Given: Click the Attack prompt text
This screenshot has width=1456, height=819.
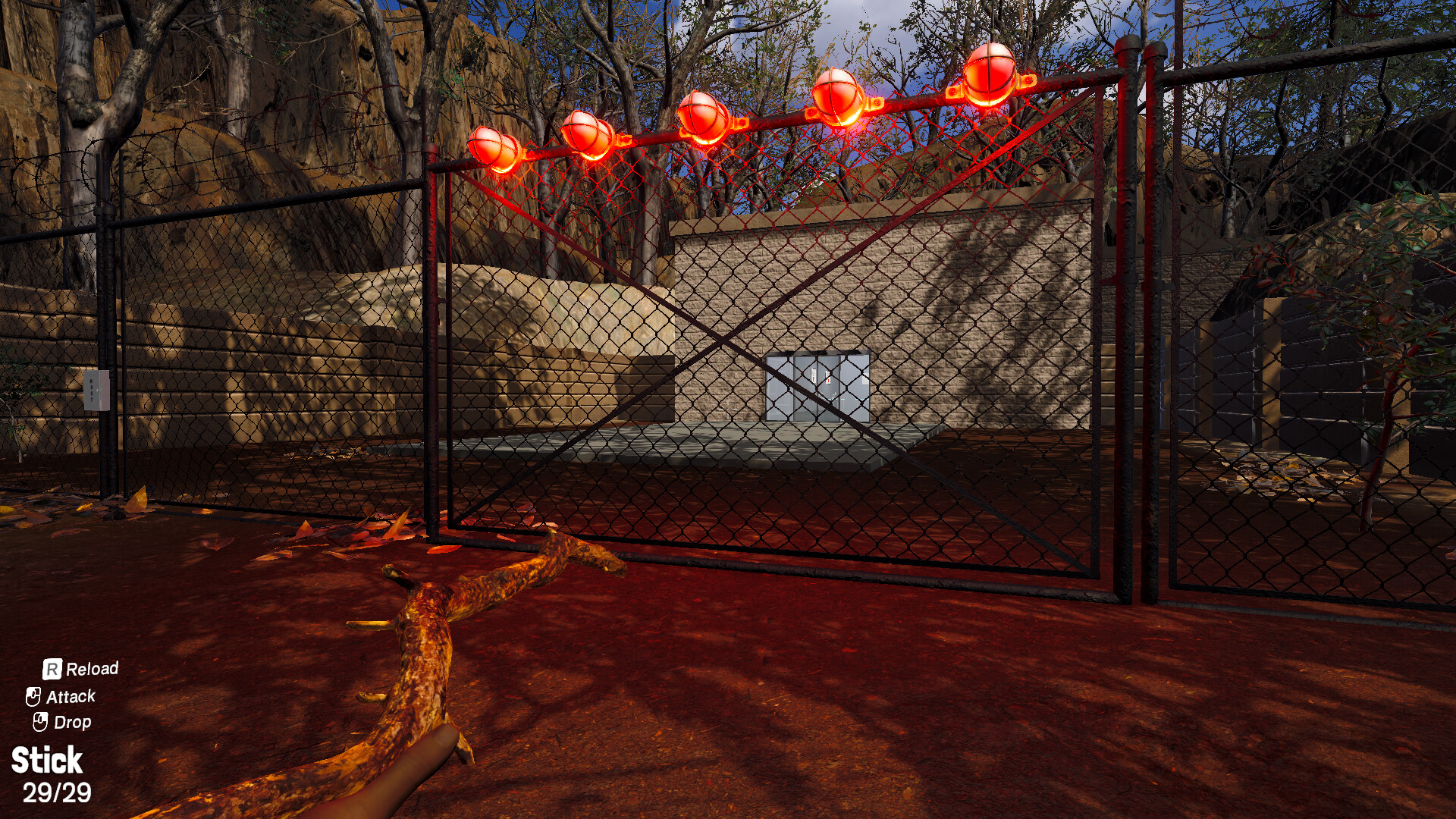Looking at the screenshot, I should 71,696.
